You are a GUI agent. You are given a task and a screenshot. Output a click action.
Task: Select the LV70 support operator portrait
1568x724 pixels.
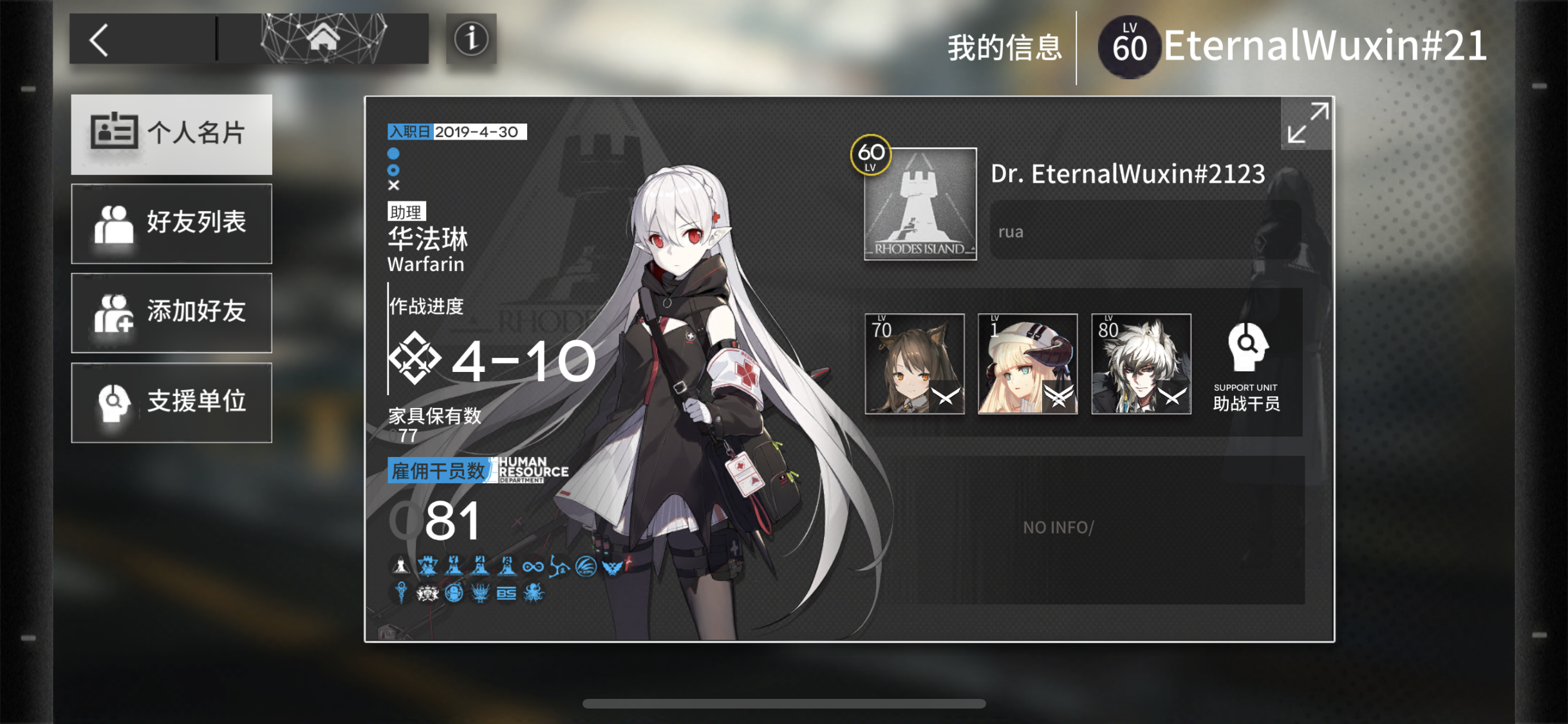(914, 365)
